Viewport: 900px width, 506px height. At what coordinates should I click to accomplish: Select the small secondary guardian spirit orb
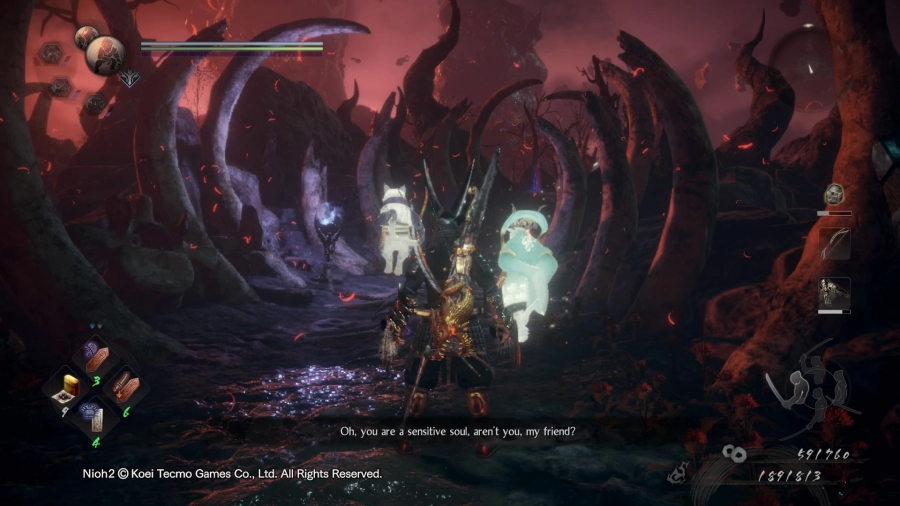(x=85, y=38)
